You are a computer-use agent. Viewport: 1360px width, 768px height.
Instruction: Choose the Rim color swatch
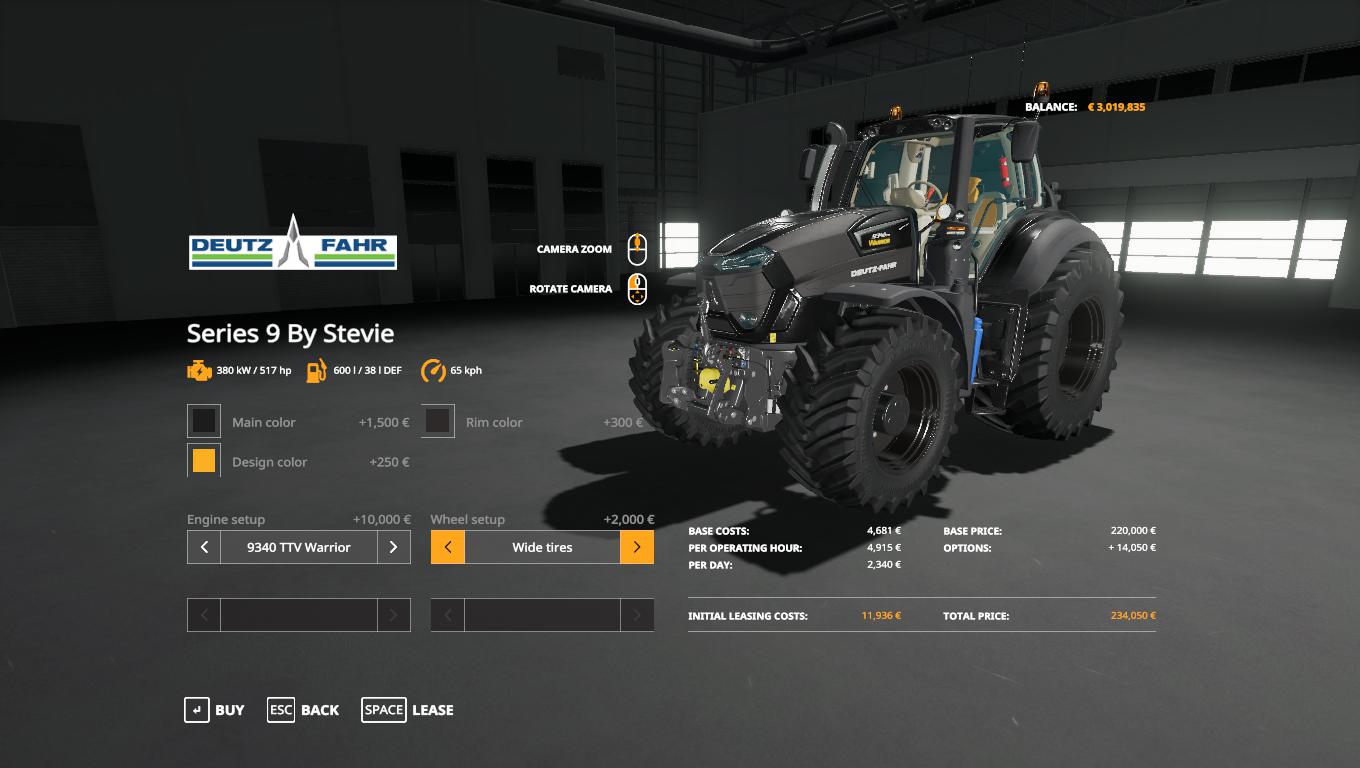coord(438,421)
